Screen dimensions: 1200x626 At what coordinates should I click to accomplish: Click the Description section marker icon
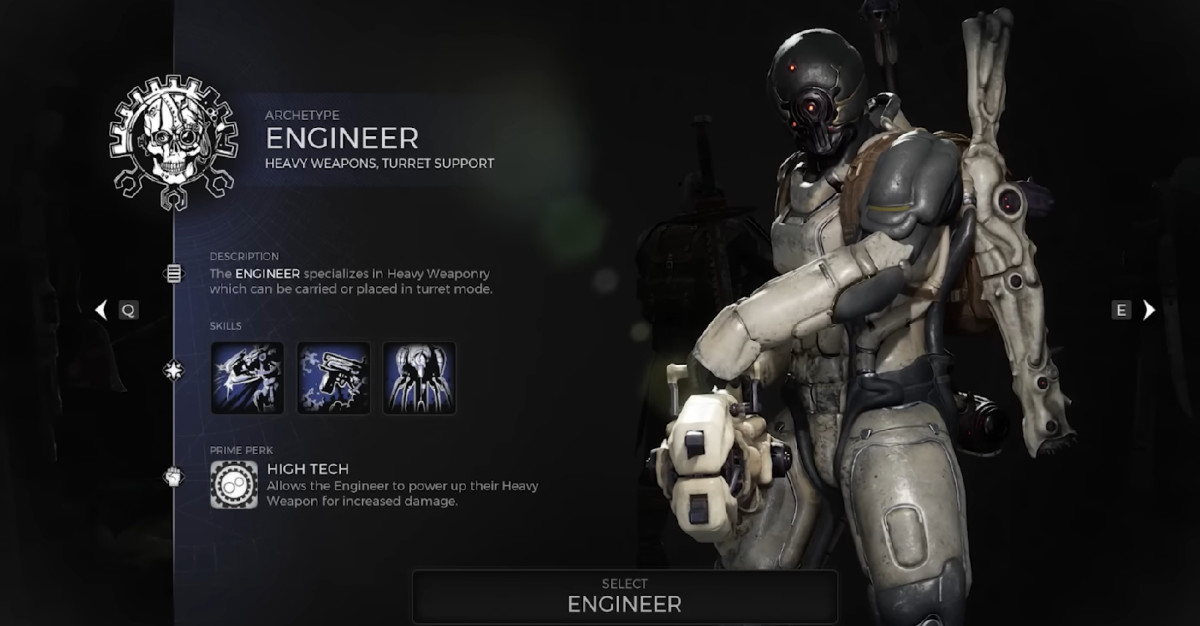(174, 273)
